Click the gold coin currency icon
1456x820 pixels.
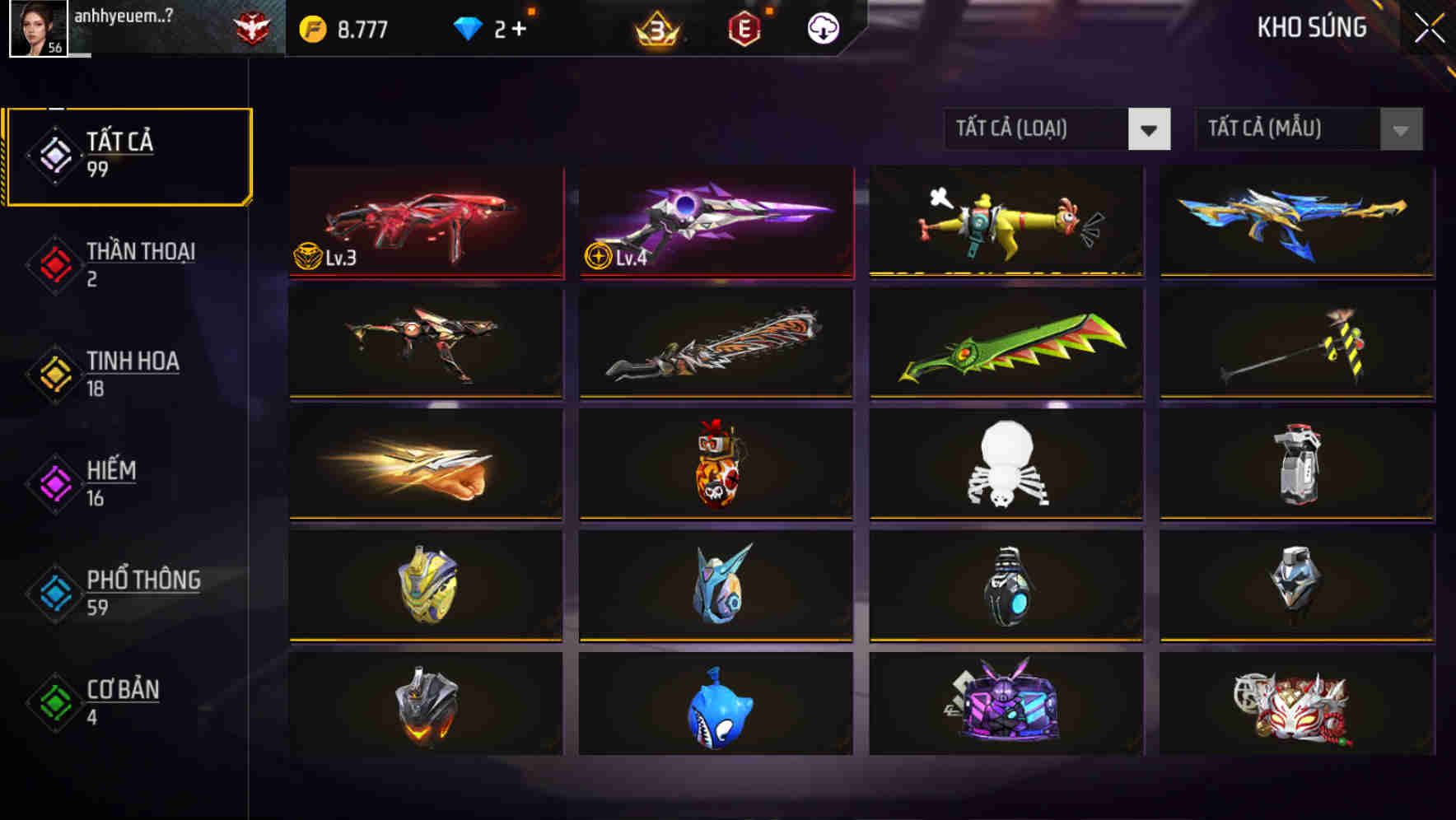pyautogui.click(x=310, y=27)
